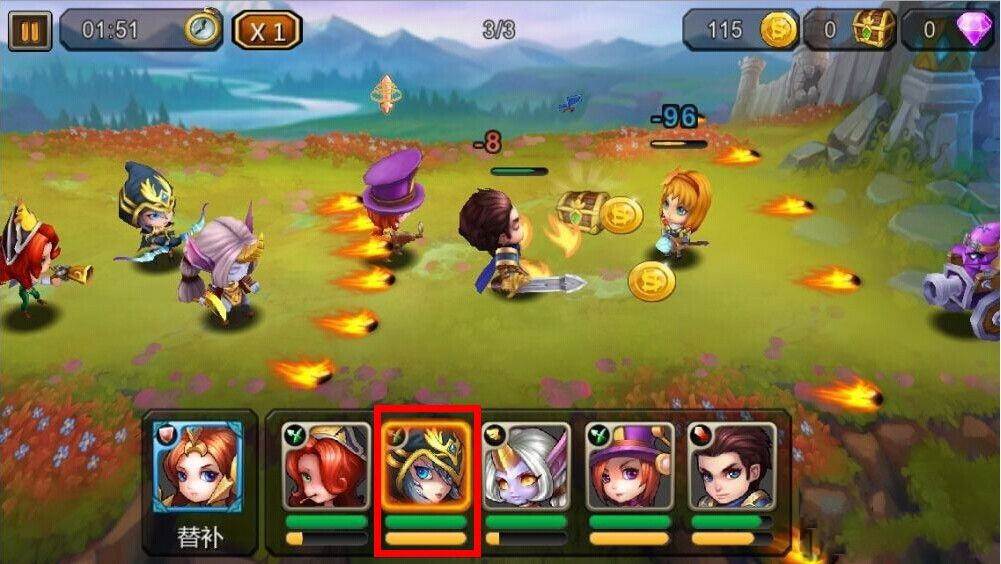Select the purple top hat hero portrait
Image resolution: width=1001 pixels, height=564 pixels.
(630, 466)
